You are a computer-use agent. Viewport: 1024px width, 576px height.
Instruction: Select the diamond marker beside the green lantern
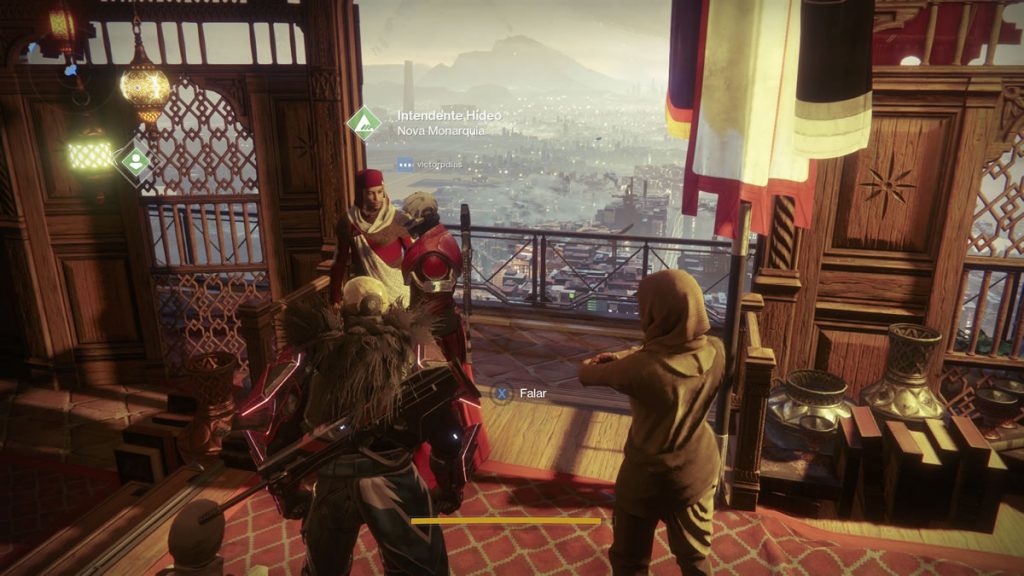135,160
